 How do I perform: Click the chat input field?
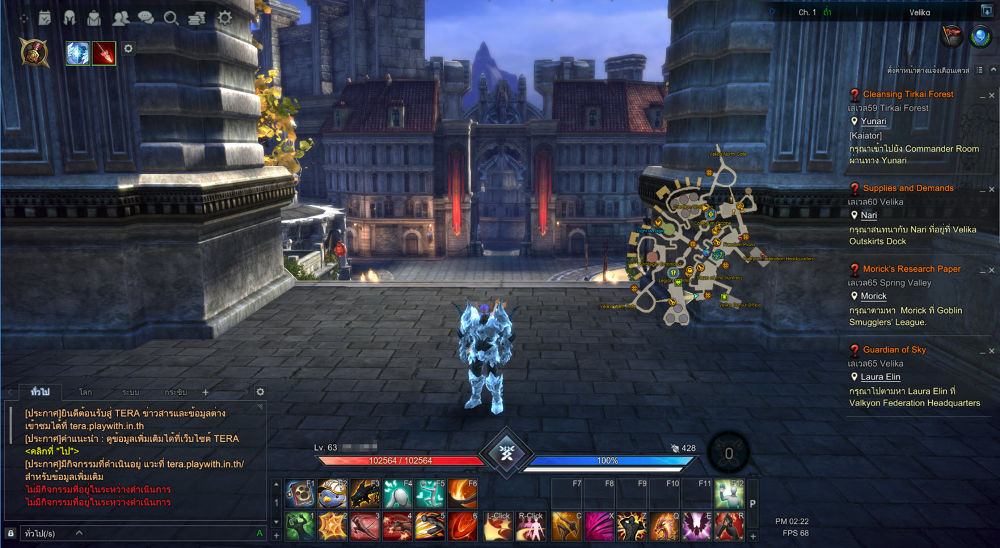[130, 534]
